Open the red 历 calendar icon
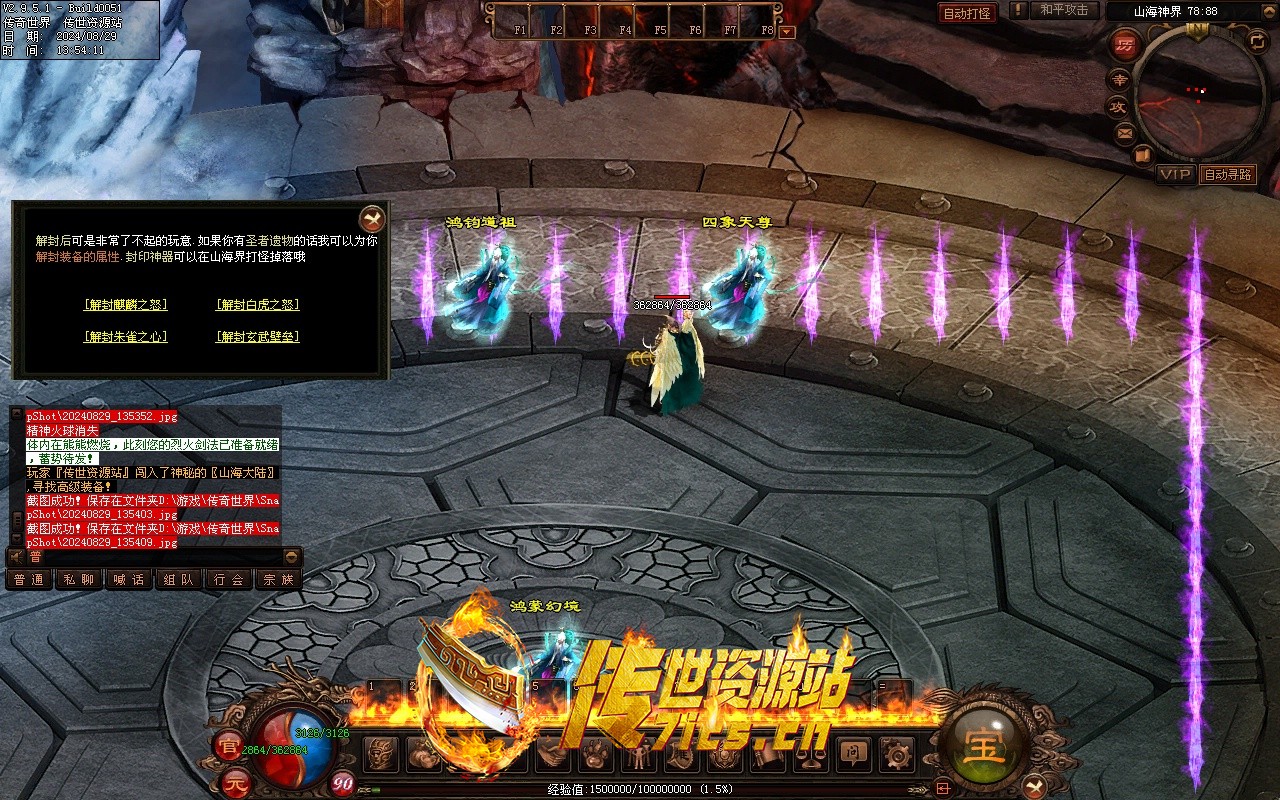This screenshot has width=1280, height=800. point(1126,45)
